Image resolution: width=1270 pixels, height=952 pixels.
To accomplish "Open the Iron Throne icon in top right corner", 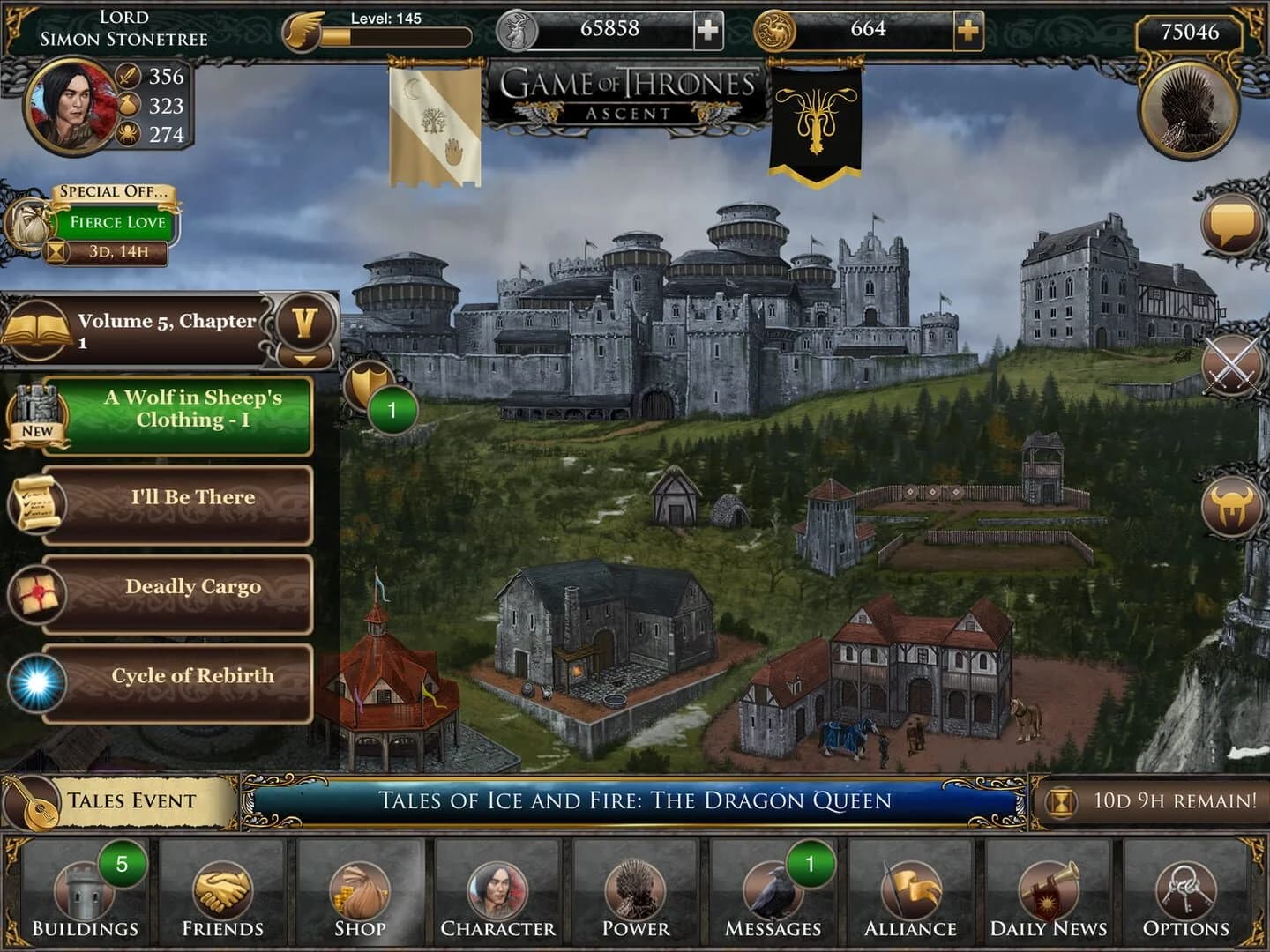I will (1190, 106).
